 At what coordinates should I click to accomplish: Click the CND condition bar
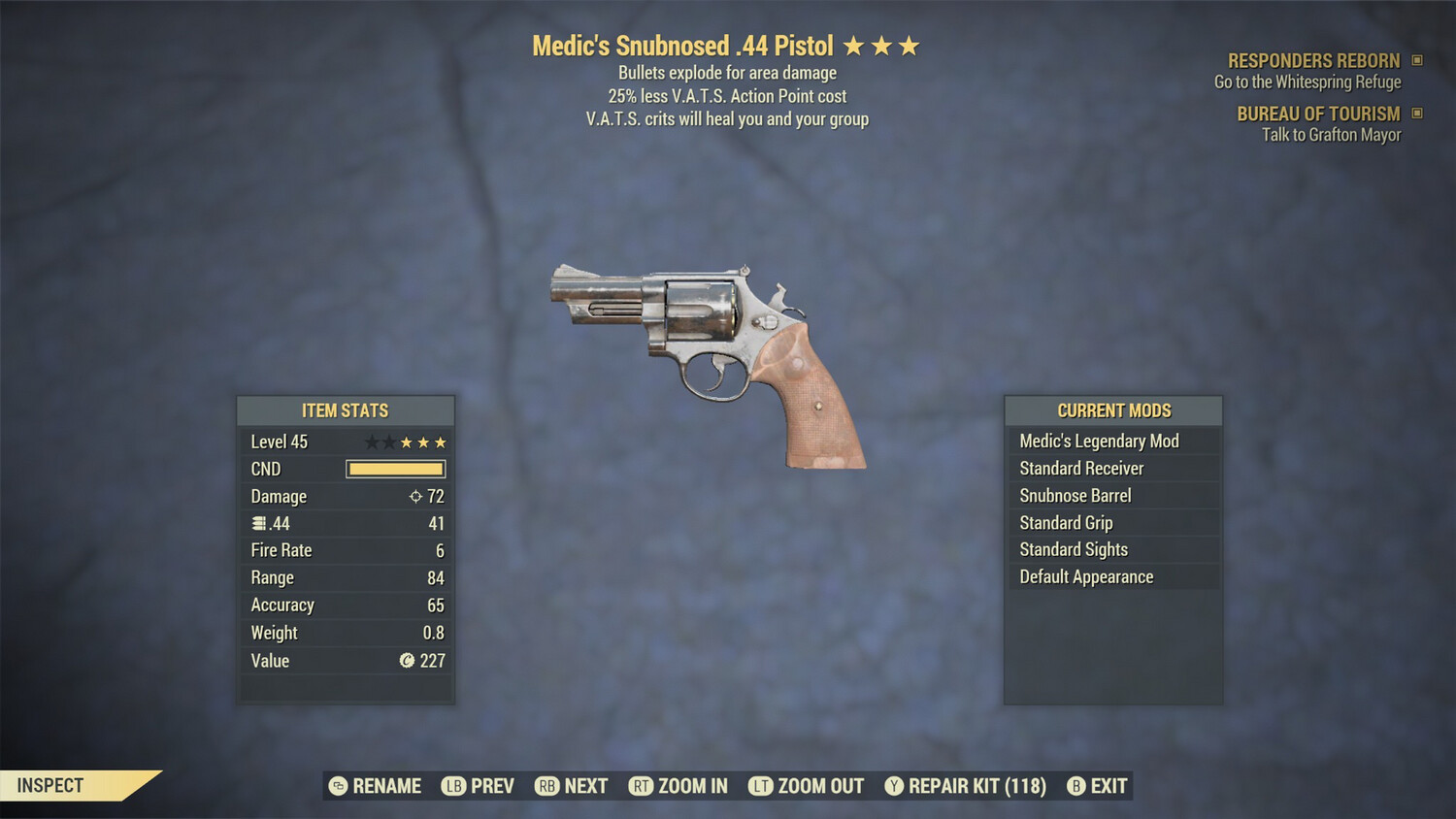point(394,469)
